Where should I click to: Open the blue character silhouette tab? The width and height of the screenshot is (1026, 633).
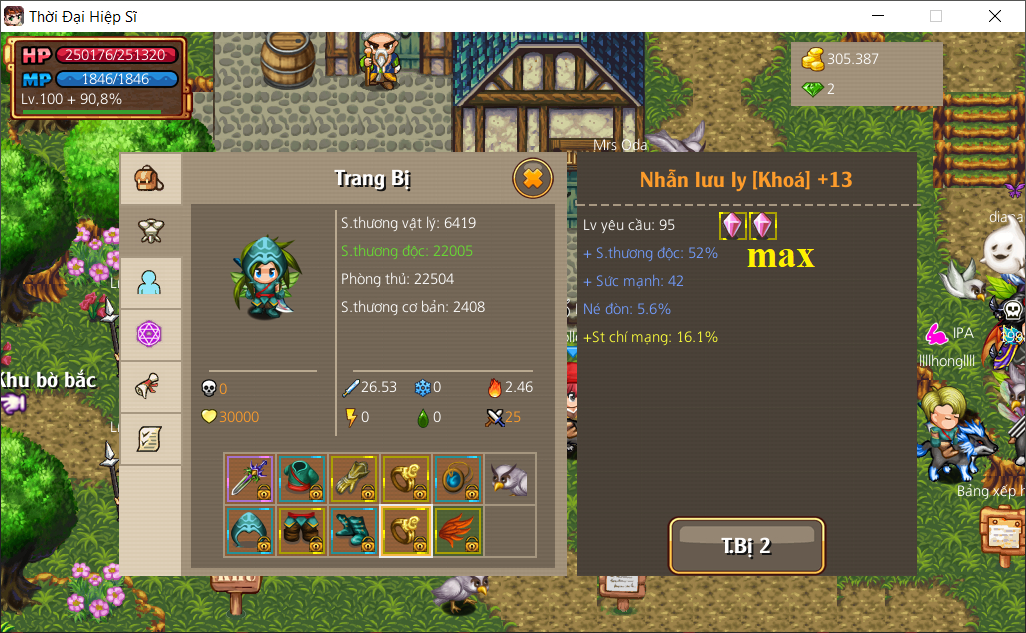pos(150,283)
